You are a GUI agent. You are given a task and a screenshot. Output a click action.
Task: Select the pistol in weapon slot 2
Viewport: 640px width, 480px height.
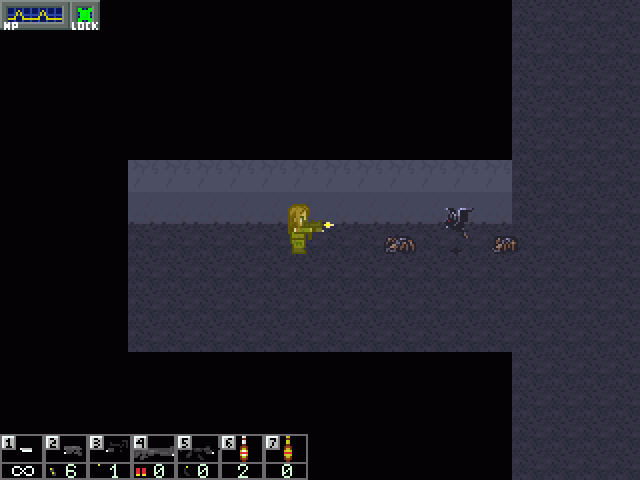pos(66,457)
